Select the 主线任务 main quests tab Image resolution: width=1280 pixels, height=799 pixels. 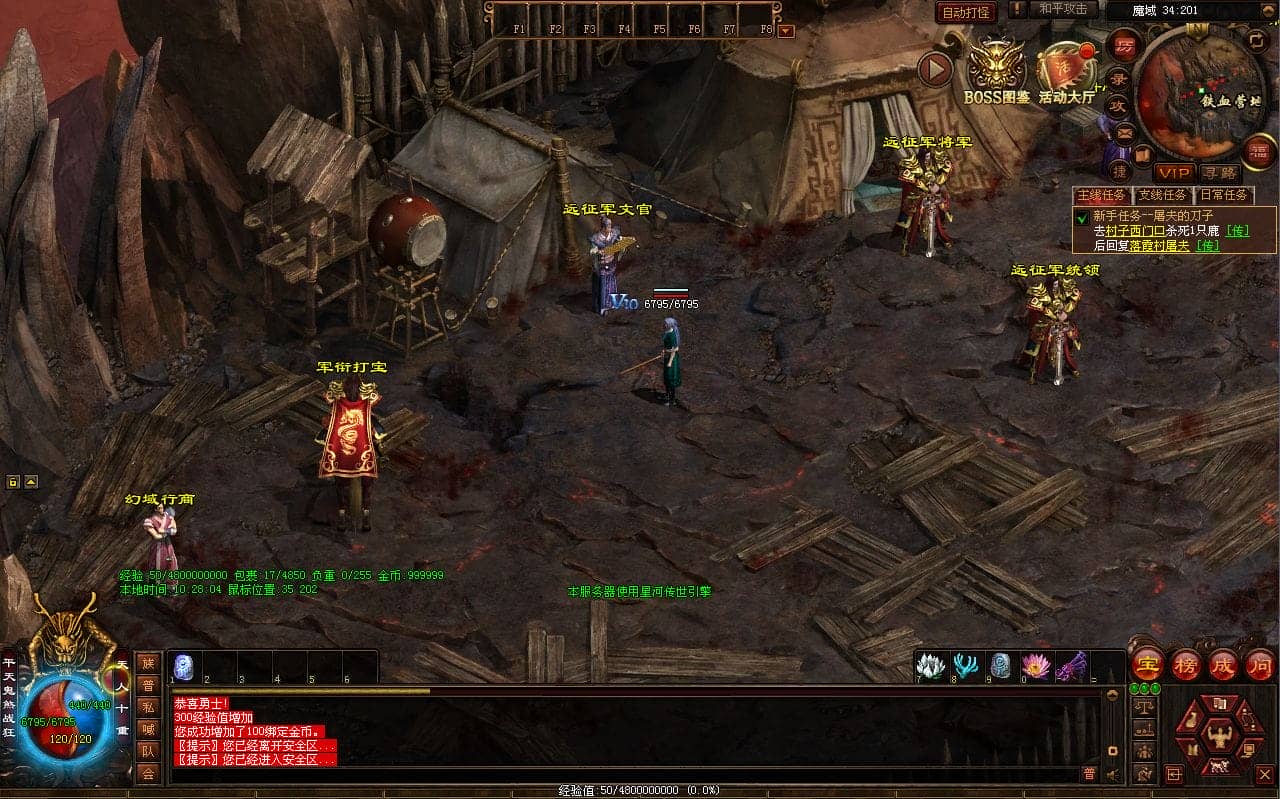click(x=1101, y=195)
